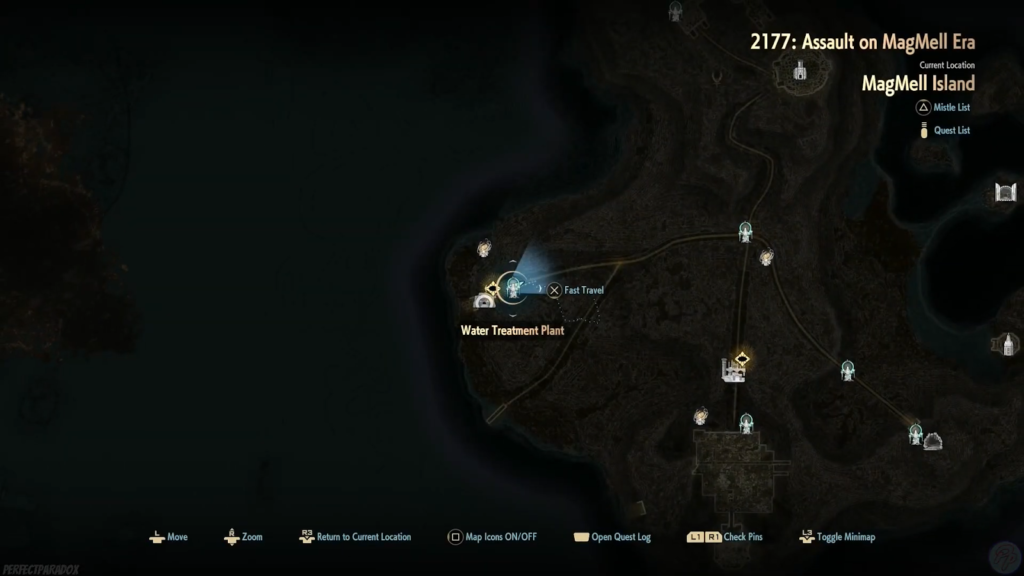Select the highlighted Water Treatment Plant mistle marker

click(x=513, y=289)
